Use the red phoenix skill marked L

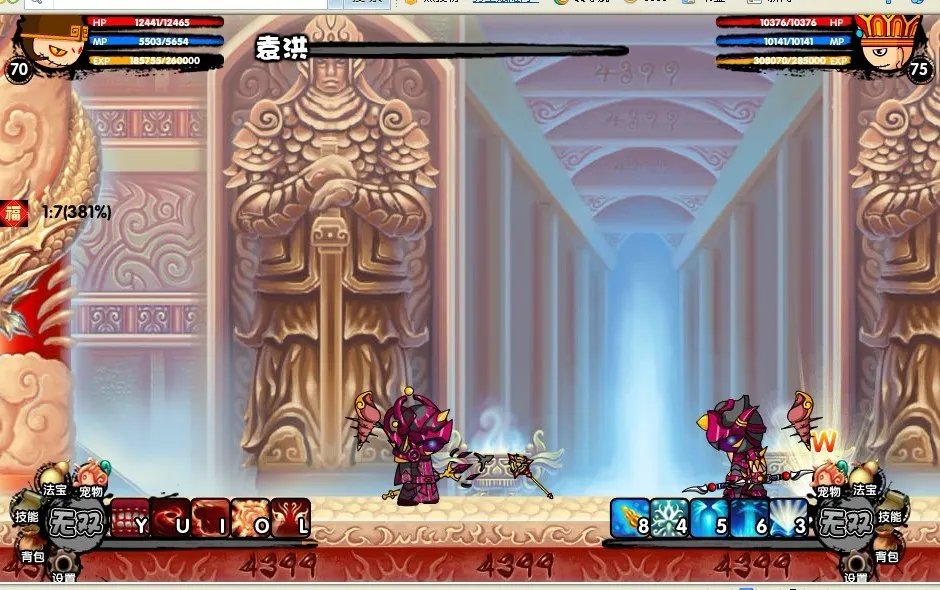click(x=291, y=518)
